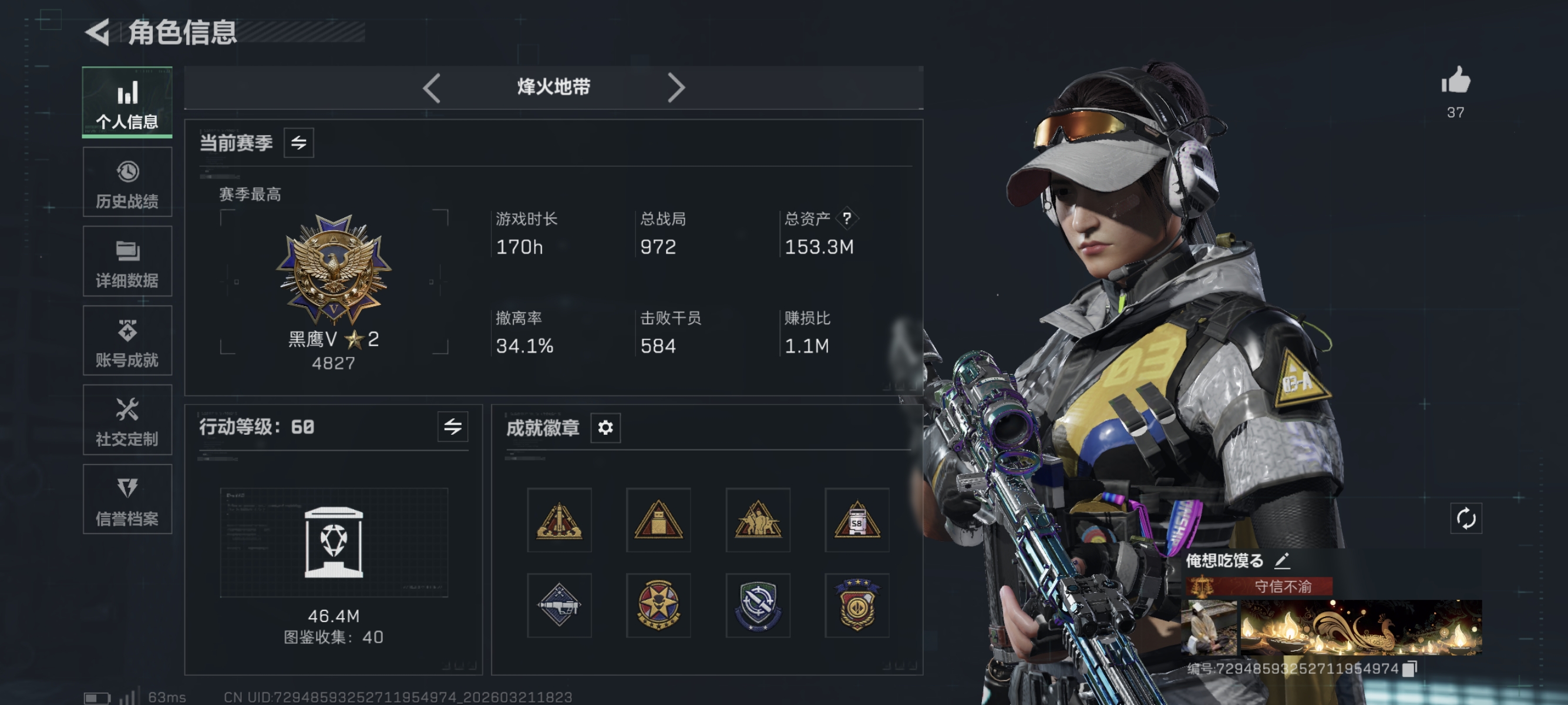Image resolution: width=1568 pixels, height=705 pixels.
Task: Open the 社交定制 panel
Action: (127, 420)
